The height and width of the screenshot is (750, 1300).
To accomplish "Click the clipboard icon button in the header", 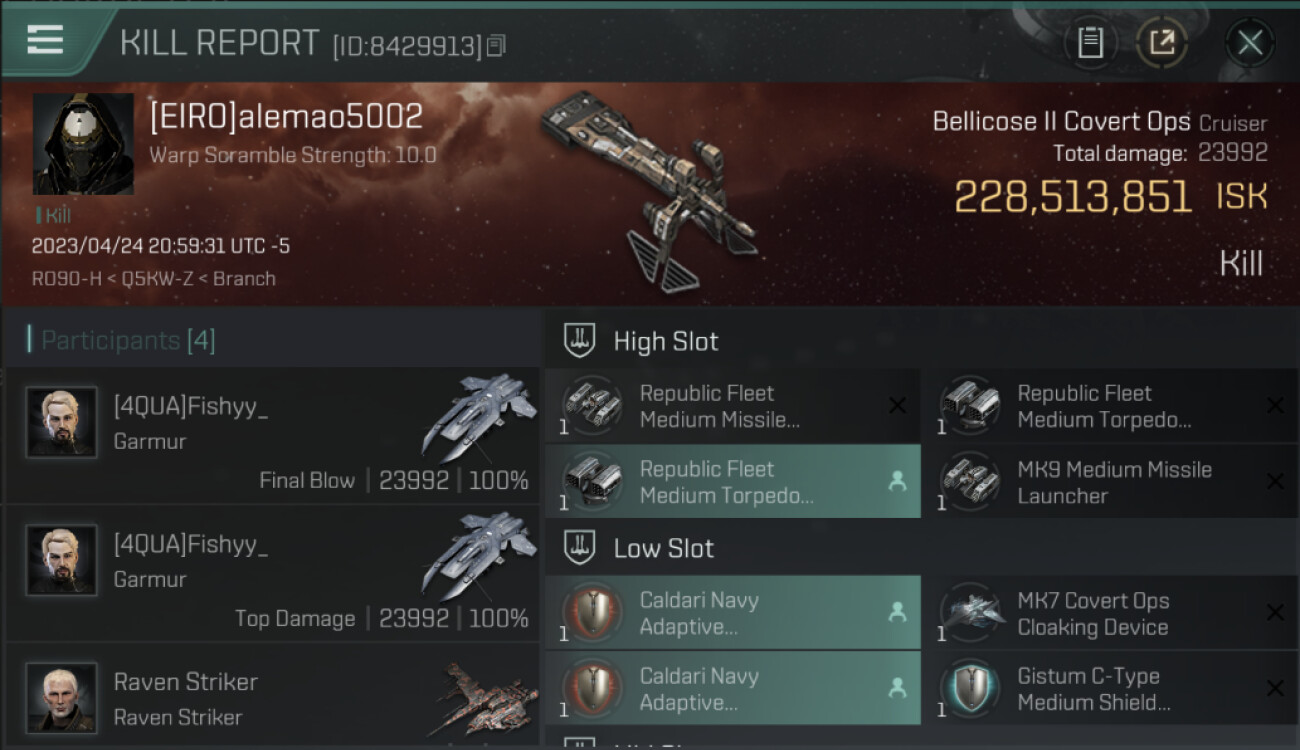I will tap(1090, 42).
